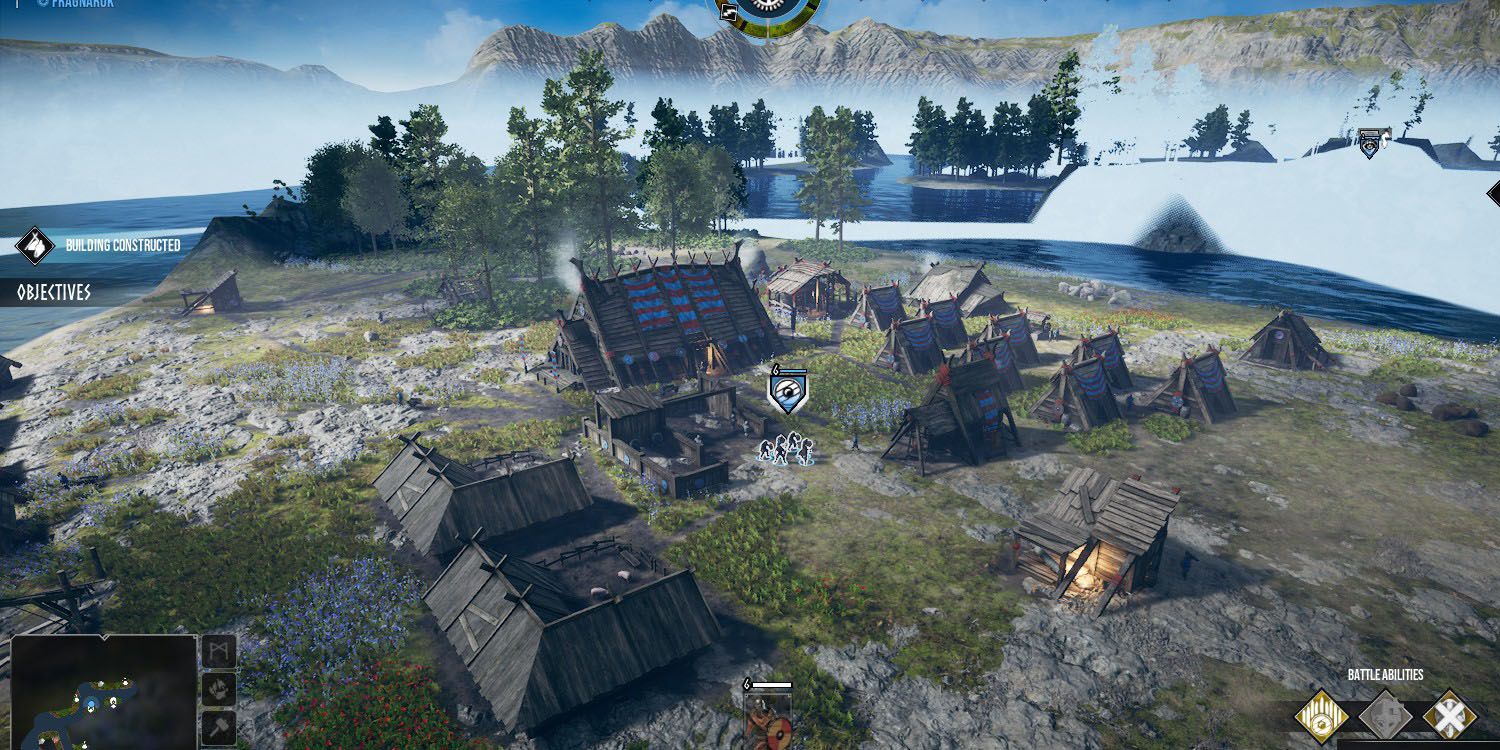This screenshot has width=1500, height=750.
Task: Activate the gold fist and shield battle ability
Action: click(x=1321, y=716)
